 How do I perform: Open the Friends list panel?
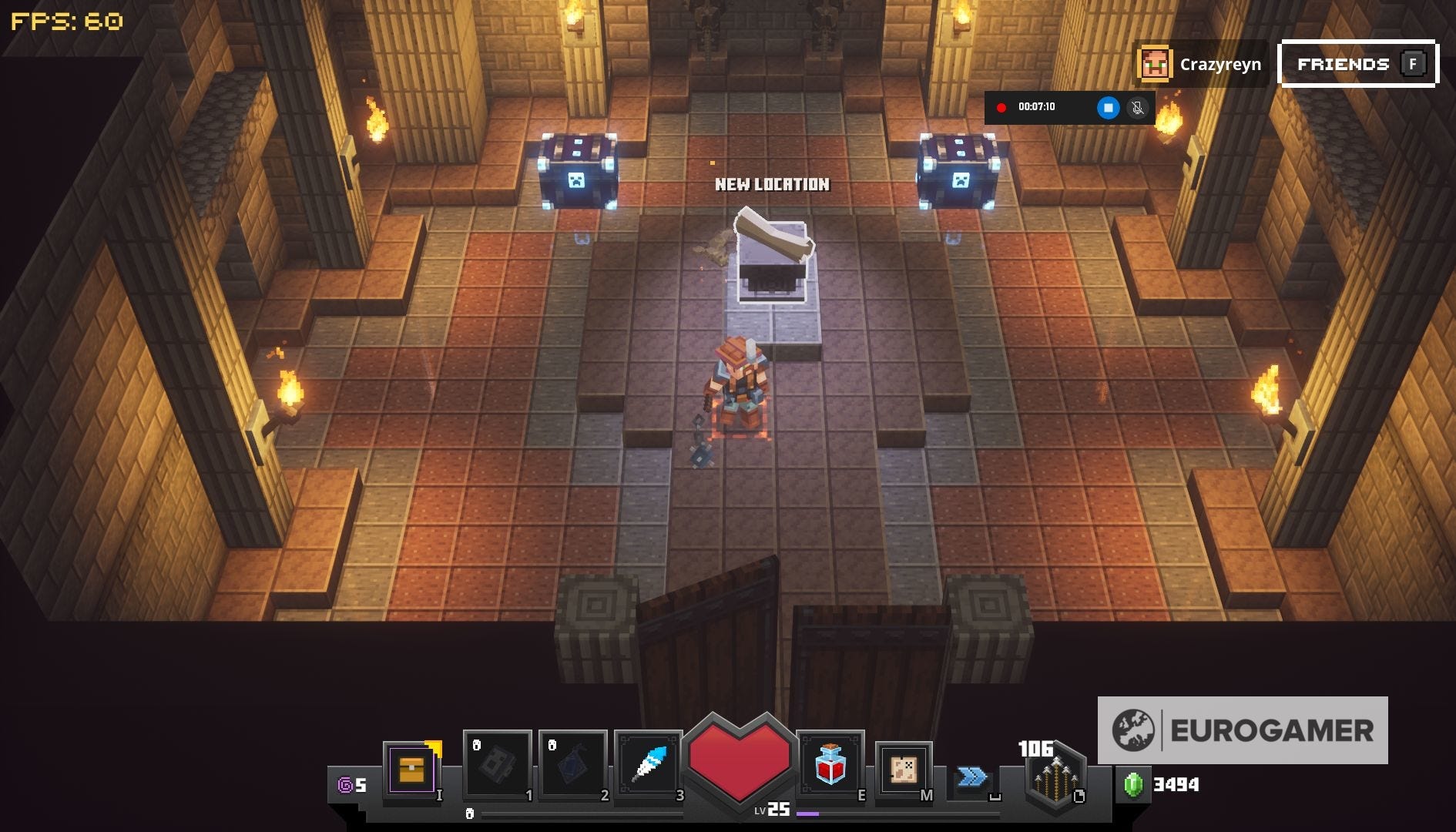[x=1357, y=64]
